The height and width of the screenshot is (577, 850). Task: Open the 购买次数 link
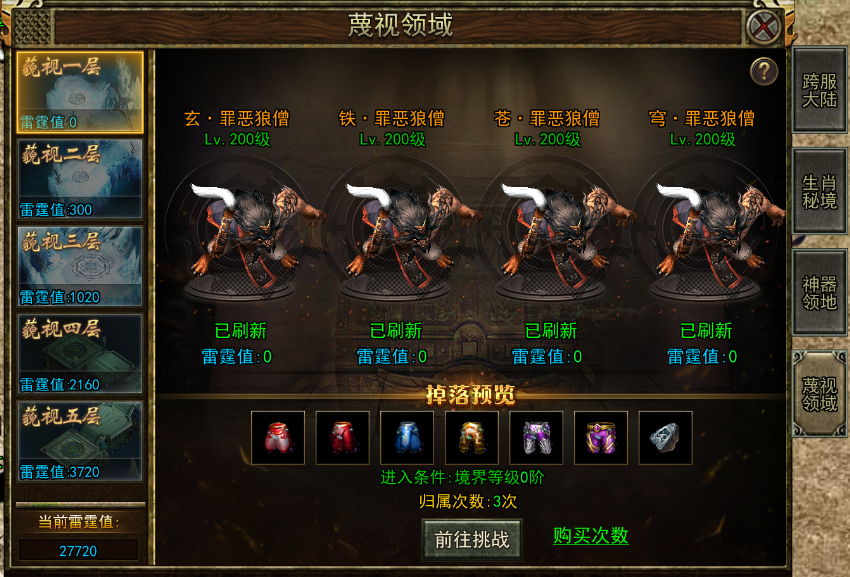tap(591, 536)
